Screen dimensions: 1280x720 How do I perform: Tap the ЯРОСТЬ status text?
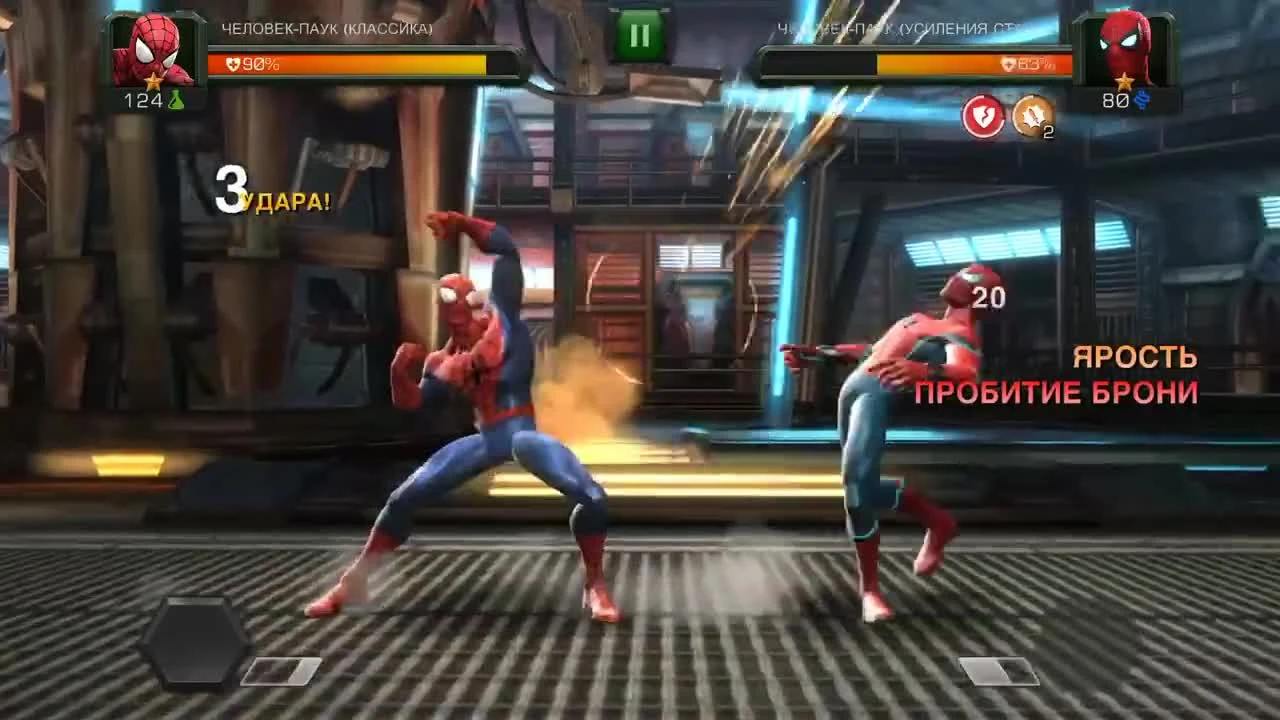click(x=1135, y=357)
